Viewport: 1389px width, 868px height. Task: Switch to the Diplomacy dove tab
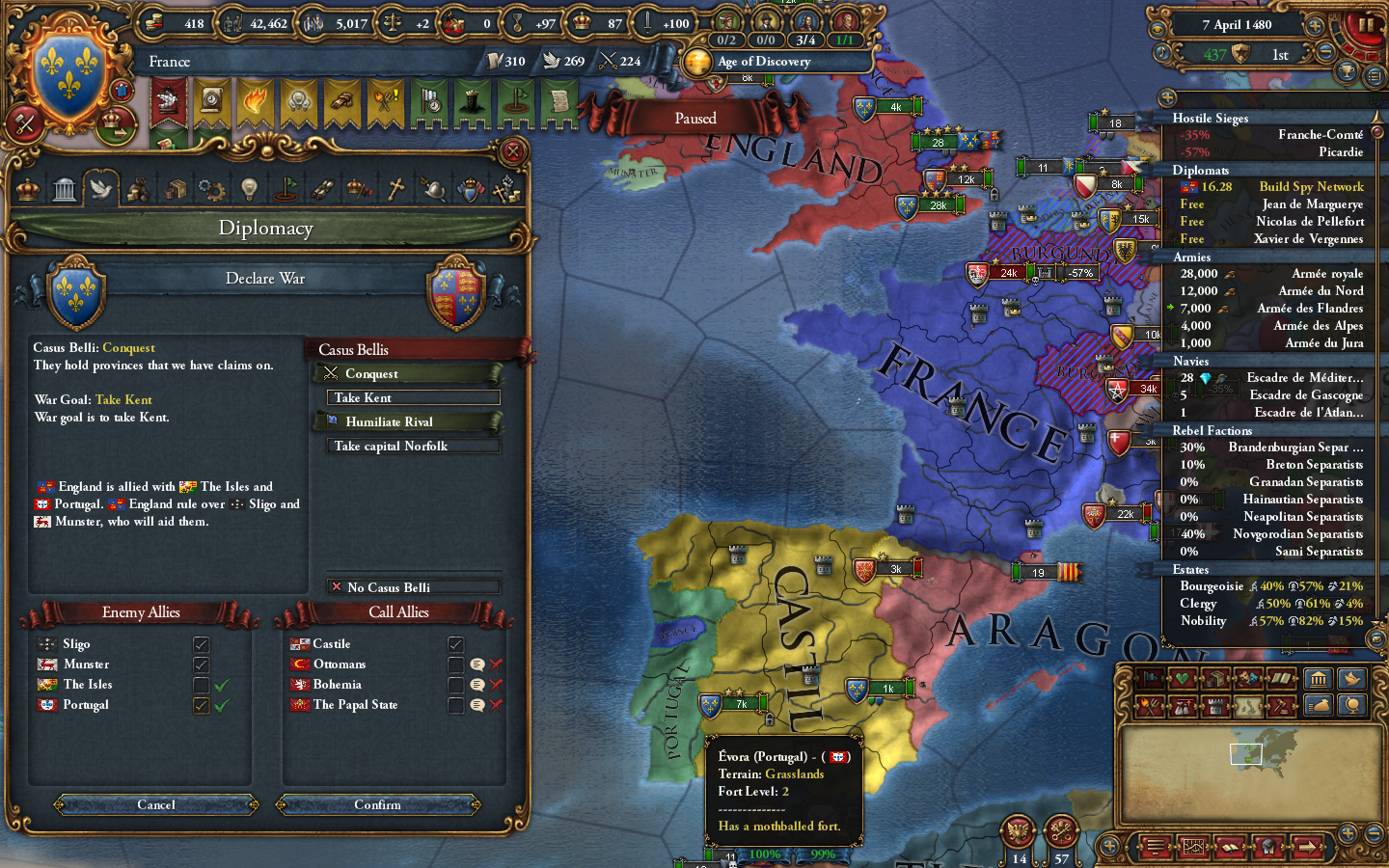[101, 188]
